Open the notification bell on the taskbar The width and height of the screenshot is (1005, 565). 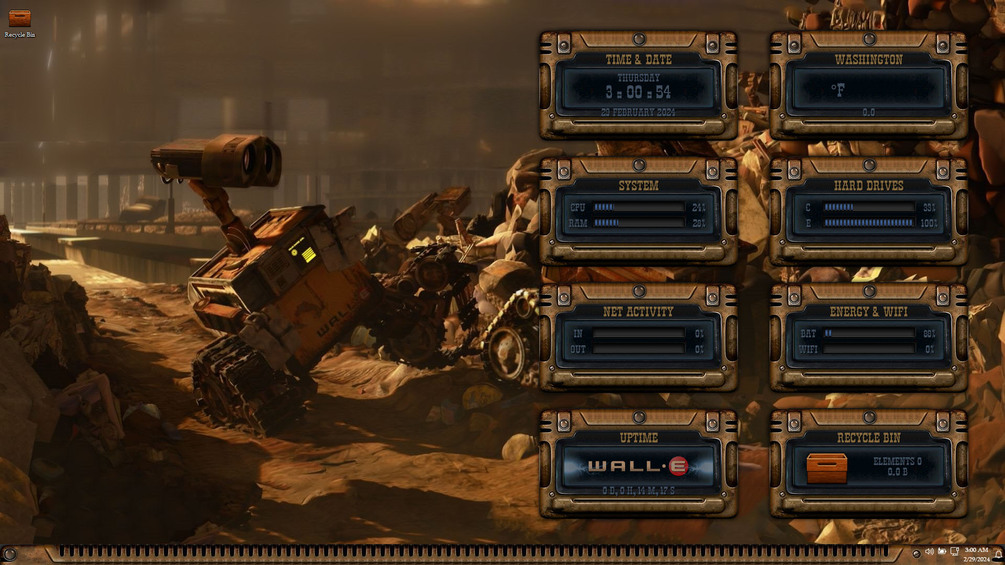pyautogui.click(x=998, y=553)
